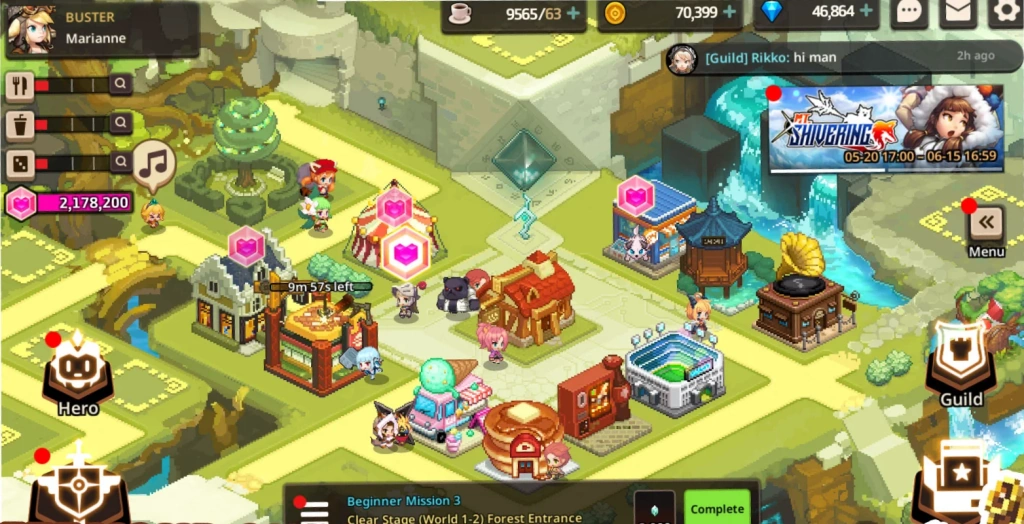Open the mailbox envelope icon
Viewport: 1024px width, 524px height.
pos(958,13)
